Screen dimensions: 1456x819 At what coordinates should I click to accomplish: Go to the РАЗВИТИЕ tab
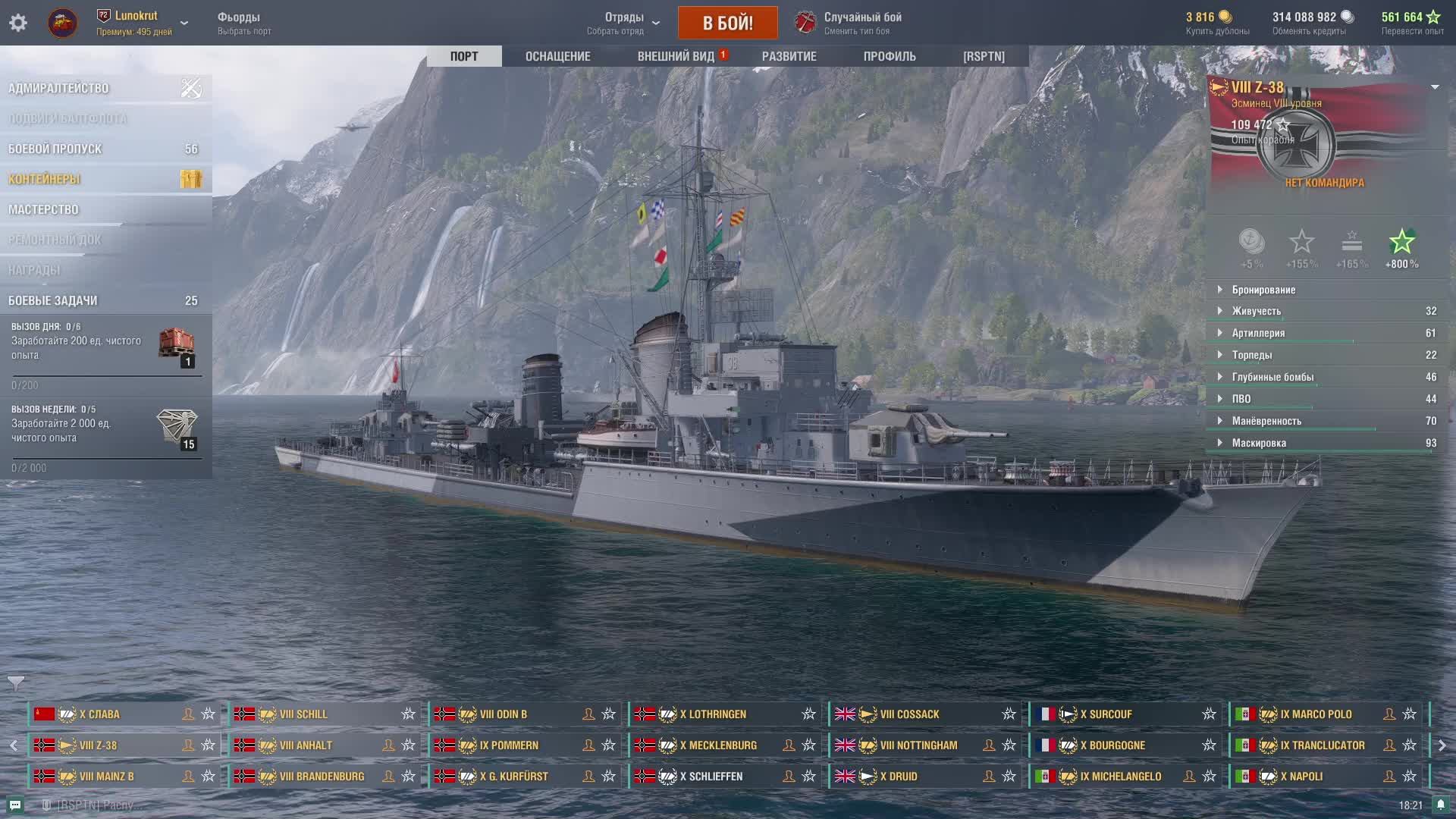click(789, 56)
